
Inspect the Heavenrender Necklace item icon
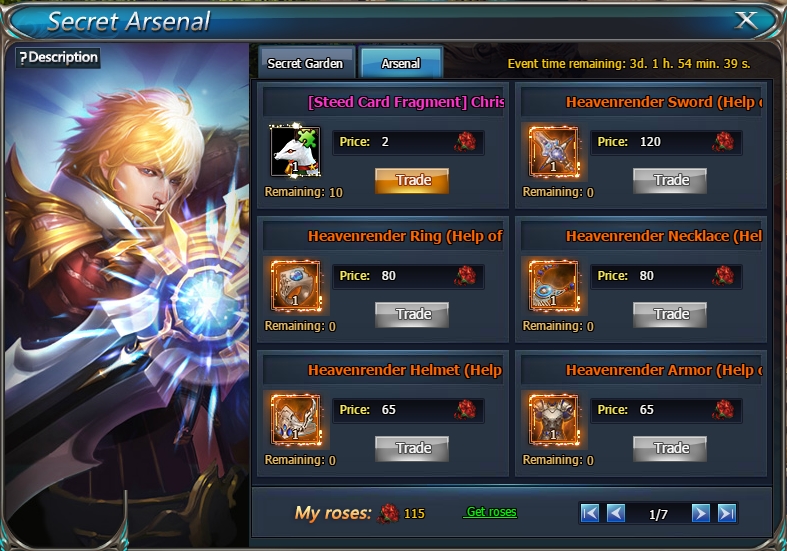[x=554, y=285]
